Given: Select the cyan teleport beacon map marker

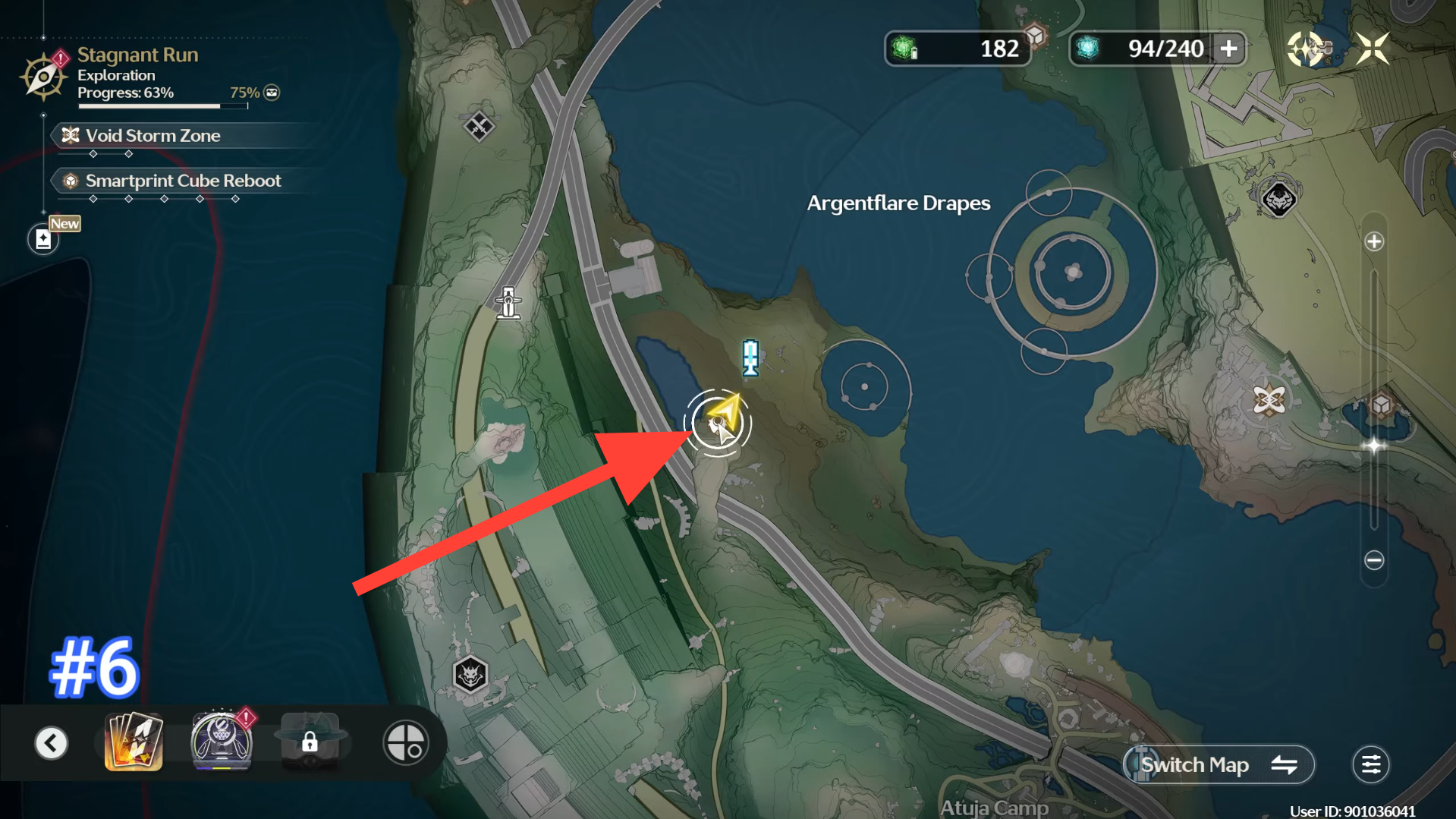Looking at the screenshot, I should tap(750, 358).
